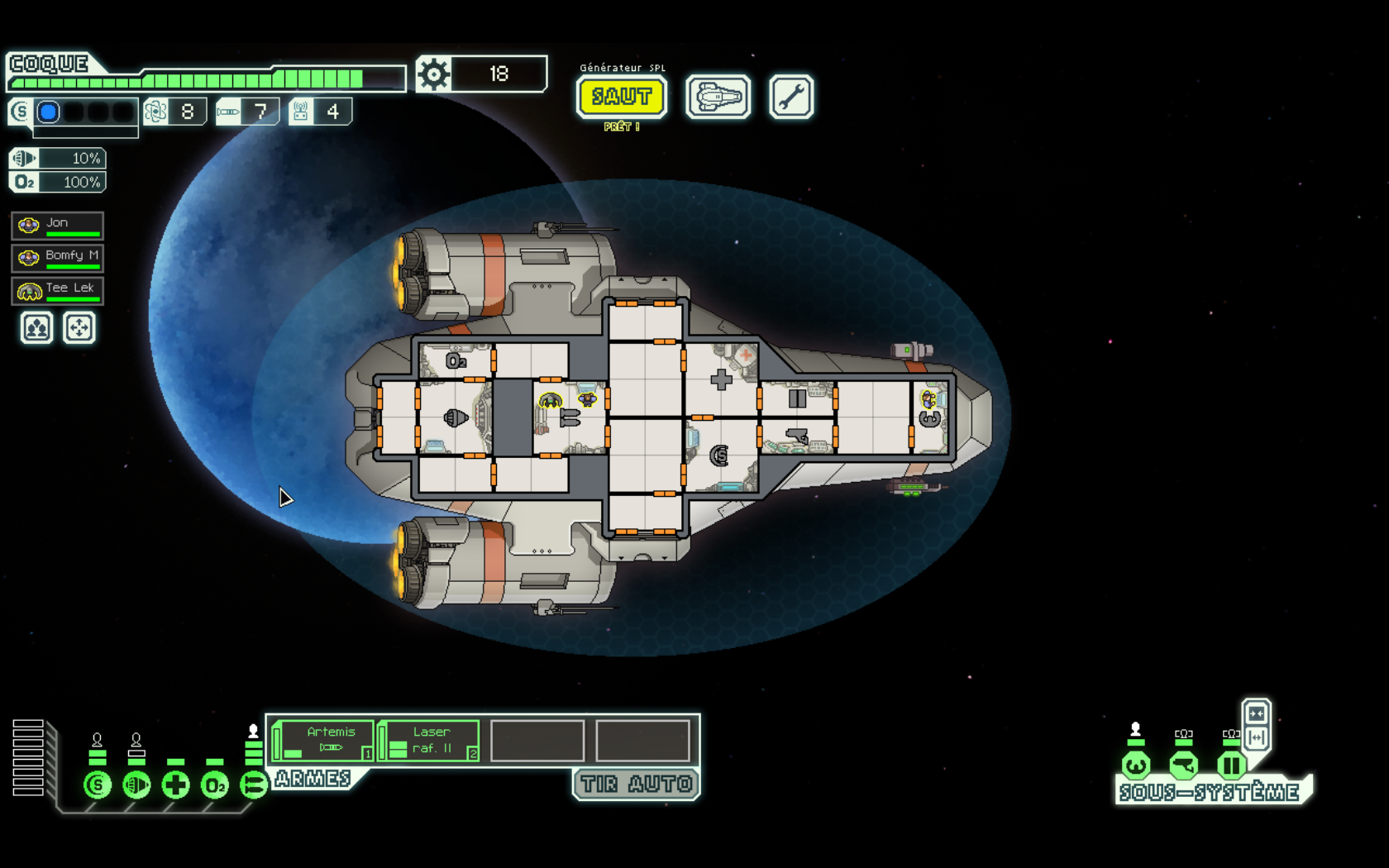
Task: Save current crew station positions
Action: 36,328
